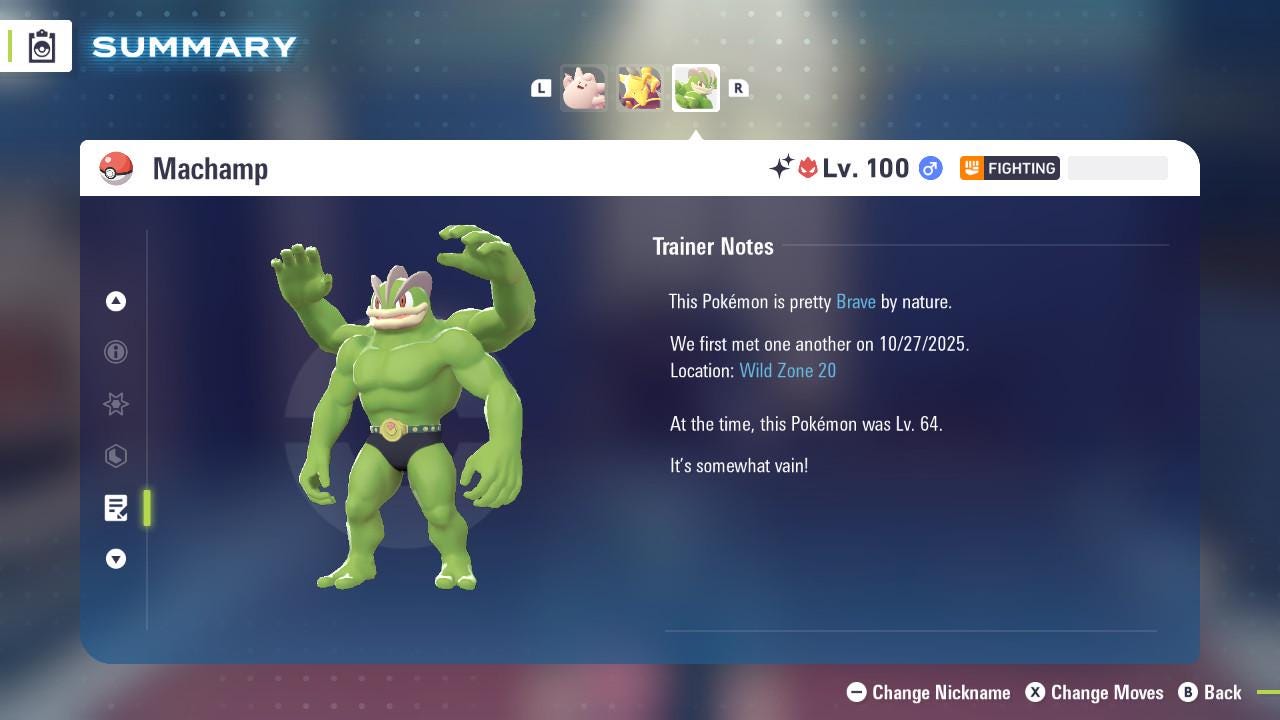Click the clipboard Summary icon top left
The width and height of the screenshot is (1280, 720).
point(40,45)
